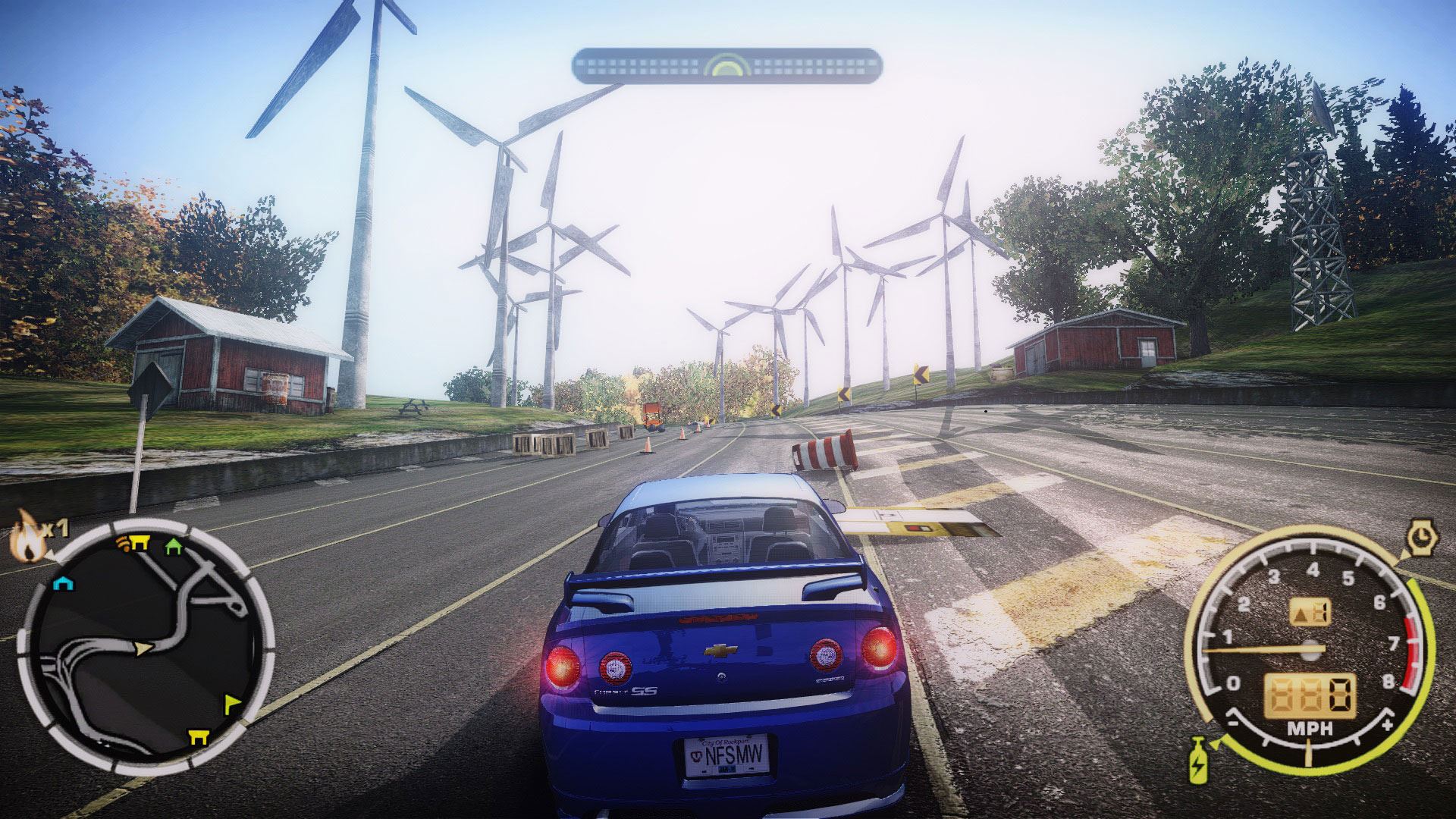
Task: Select the shop marker beside the orange signal icon
Action: 139,541
